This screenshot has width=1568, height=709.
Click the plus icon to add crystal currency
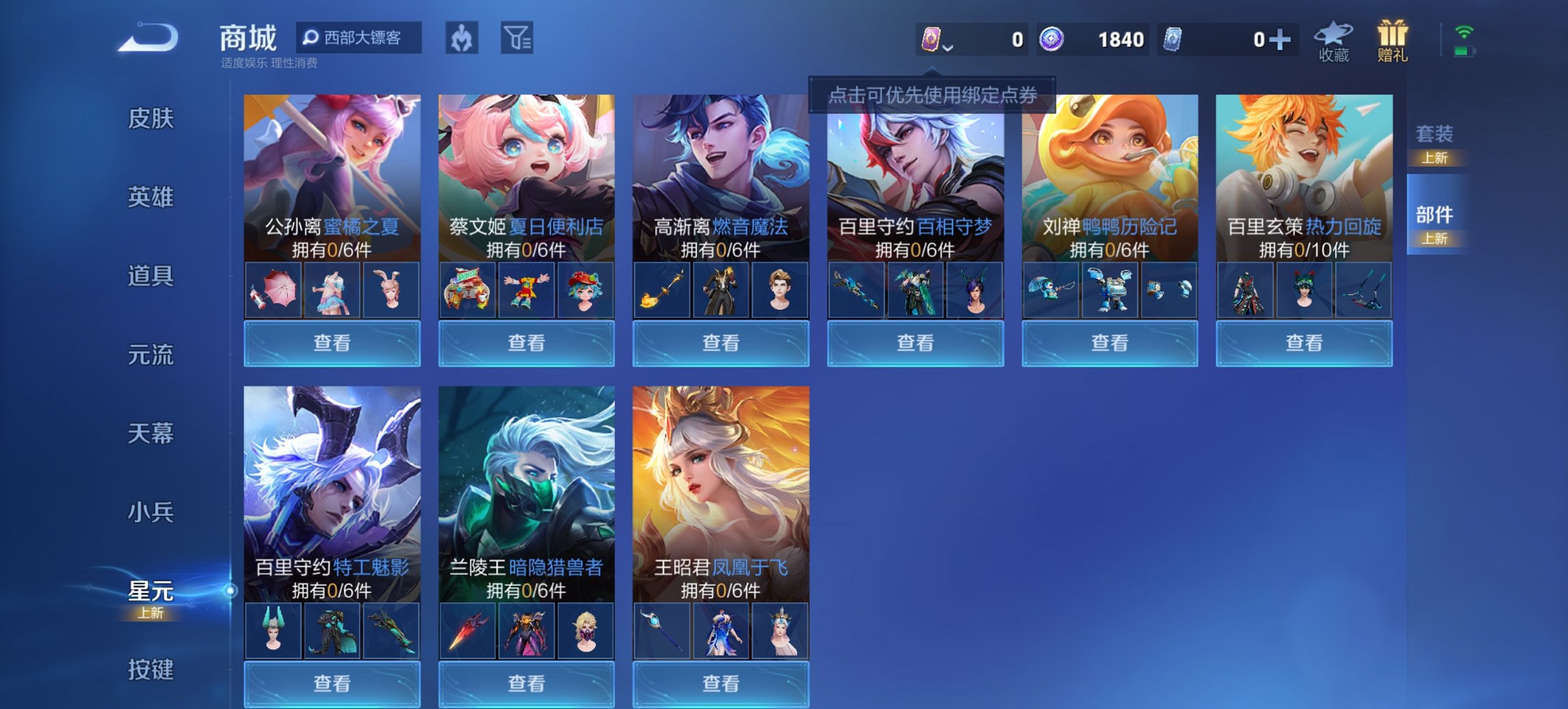pyautogui.click(x=1282, y=39)
